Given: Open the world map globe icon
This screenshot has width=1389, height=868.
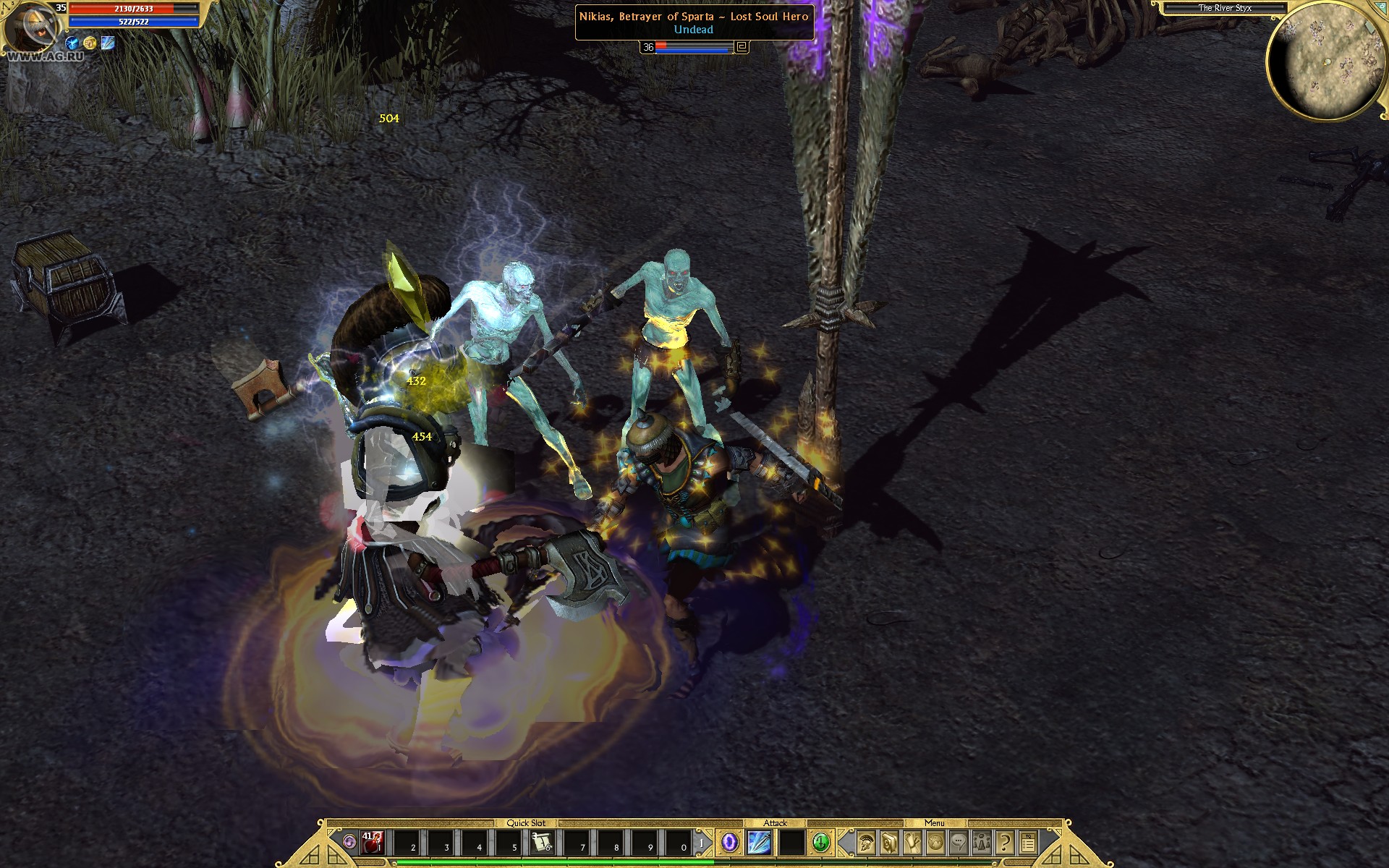Looking at the screenshot, I should click(935, 843).
